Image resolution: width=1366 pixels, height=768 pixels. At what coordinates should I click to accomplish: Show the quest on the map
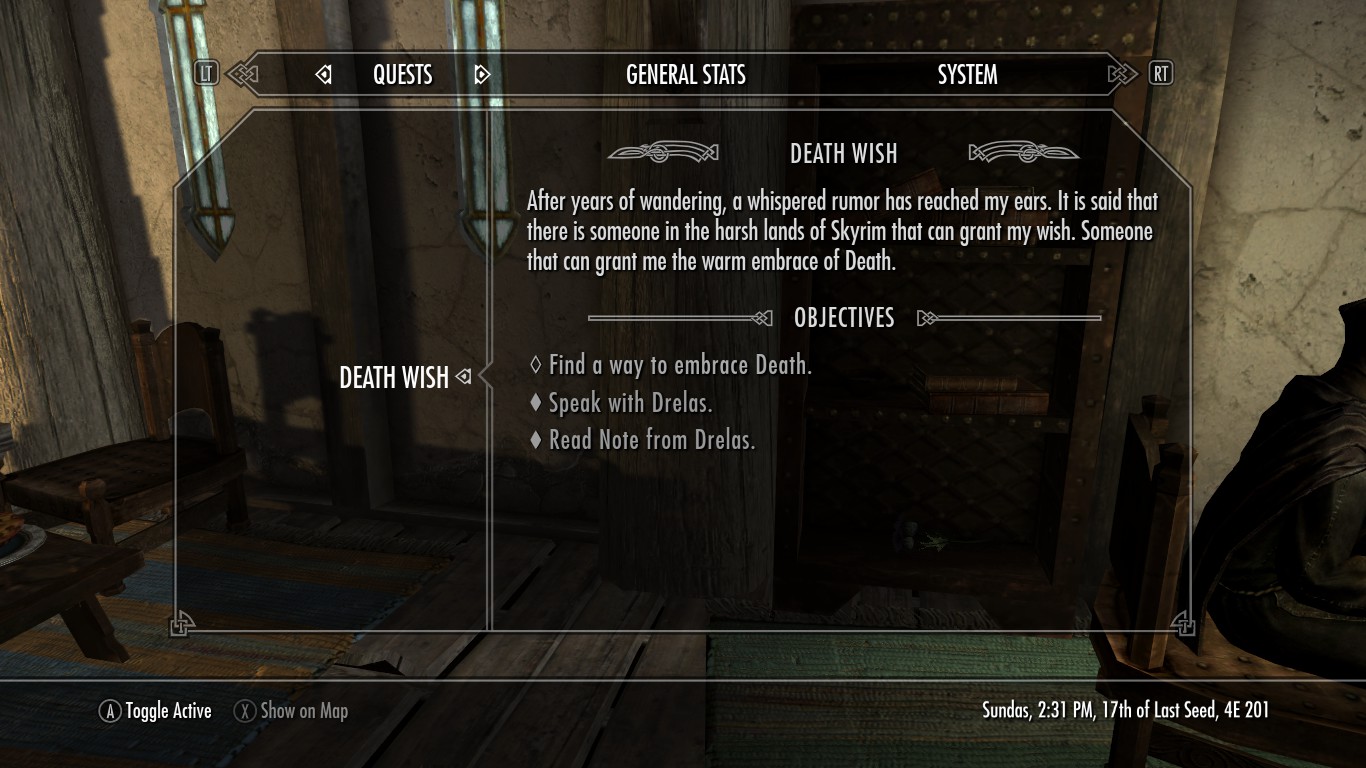point(291,711)
